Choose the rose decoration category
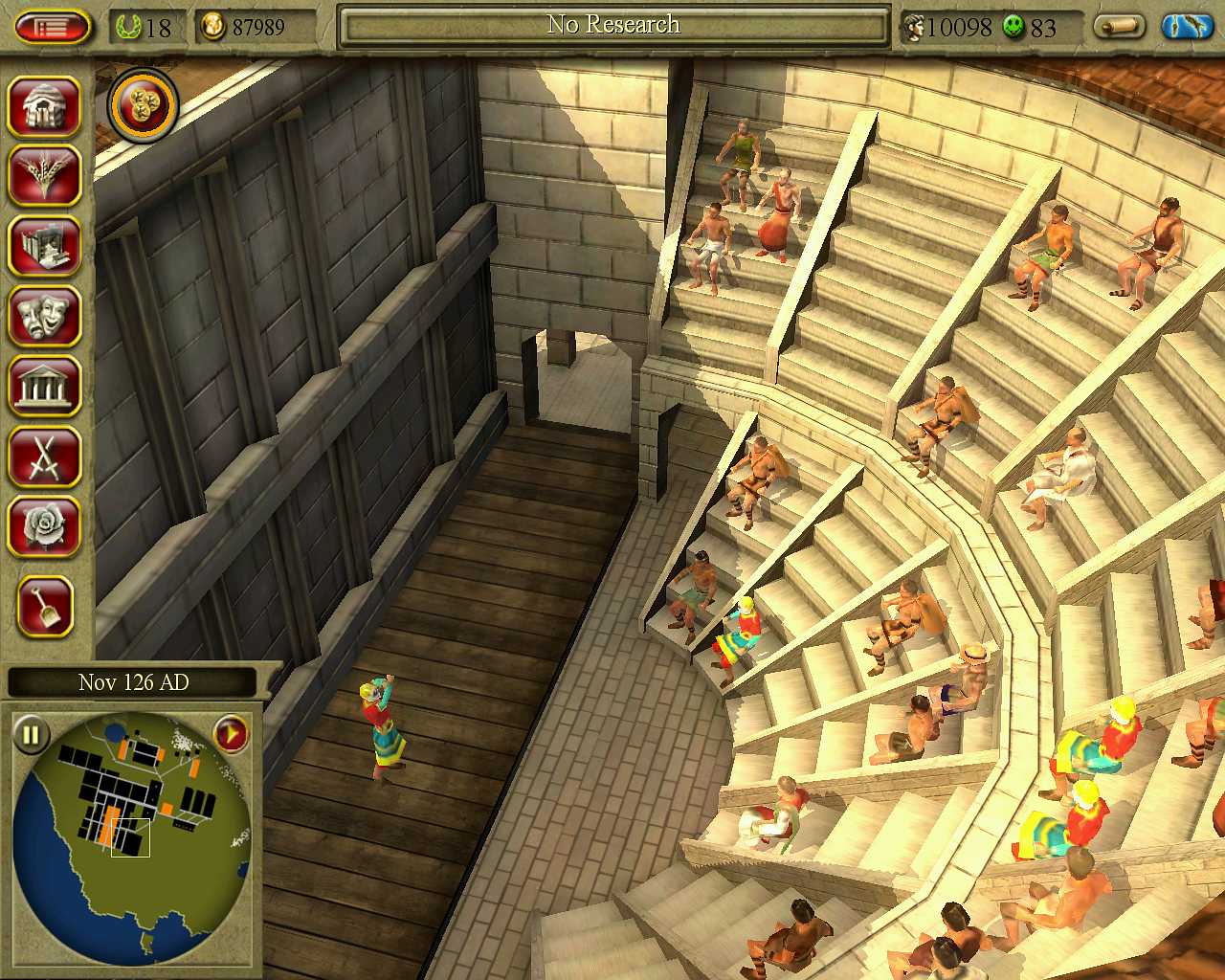The image size is (1225, 980). [44, 526]
